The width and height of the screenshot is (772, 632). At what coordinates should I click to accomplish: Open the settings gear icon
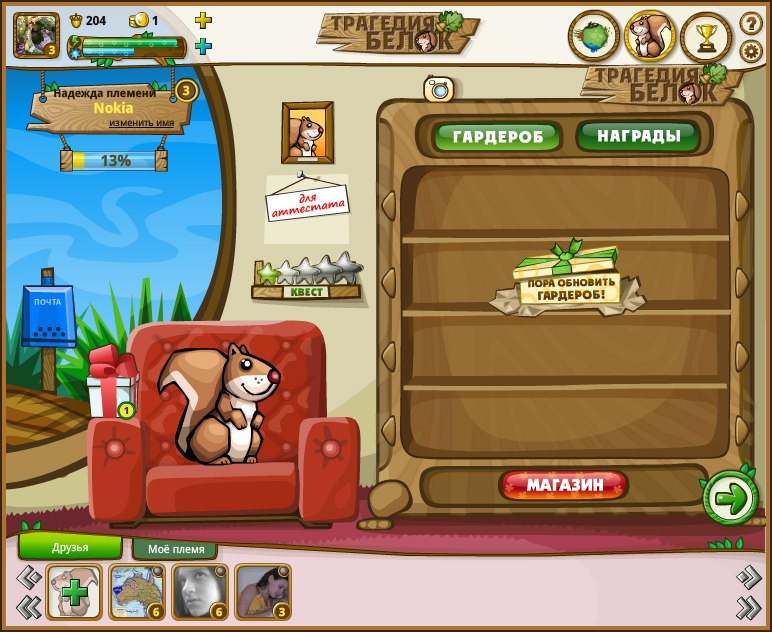751,51
